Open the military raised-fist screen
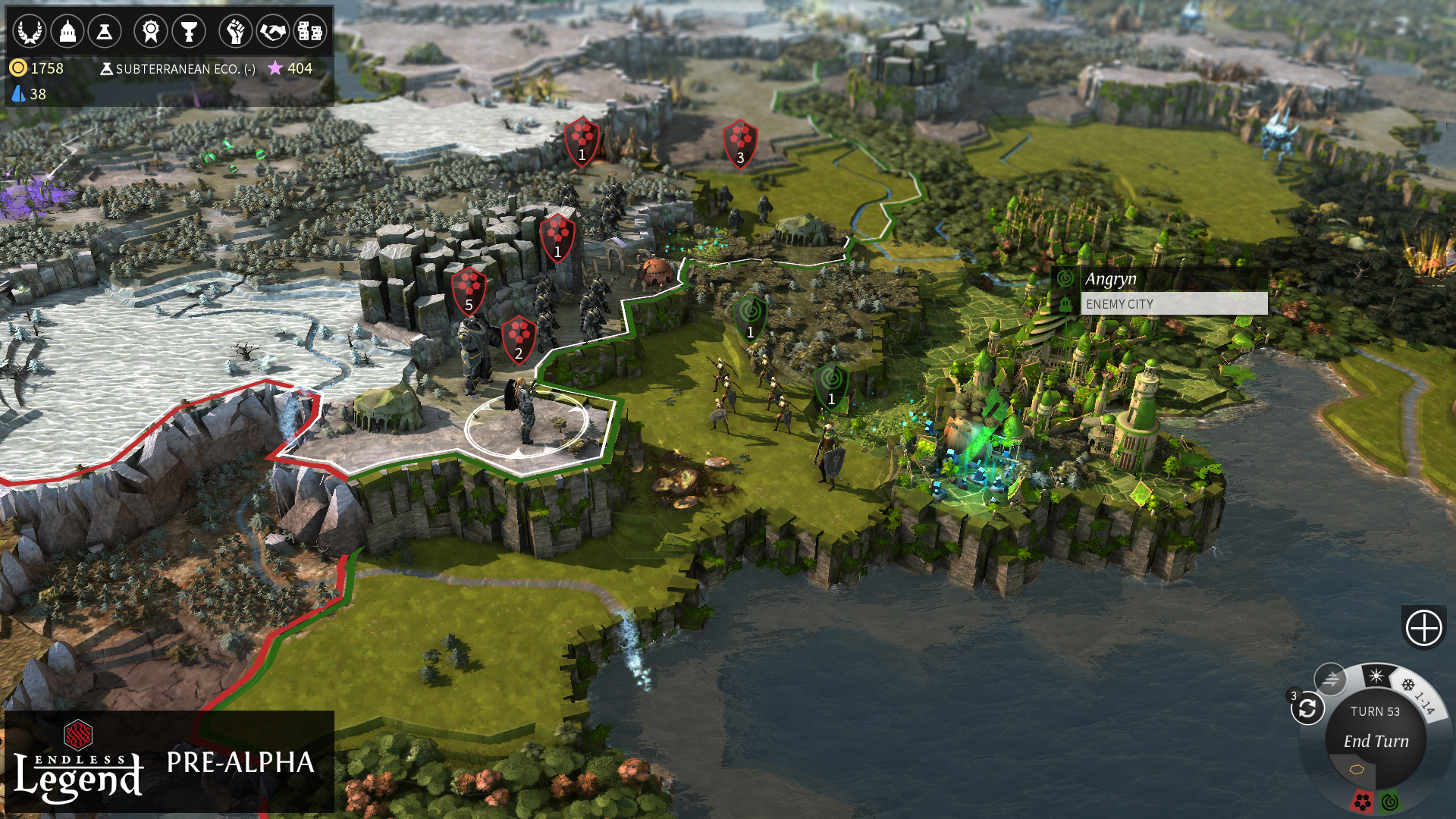1456x819 pixels. [235, 32]
